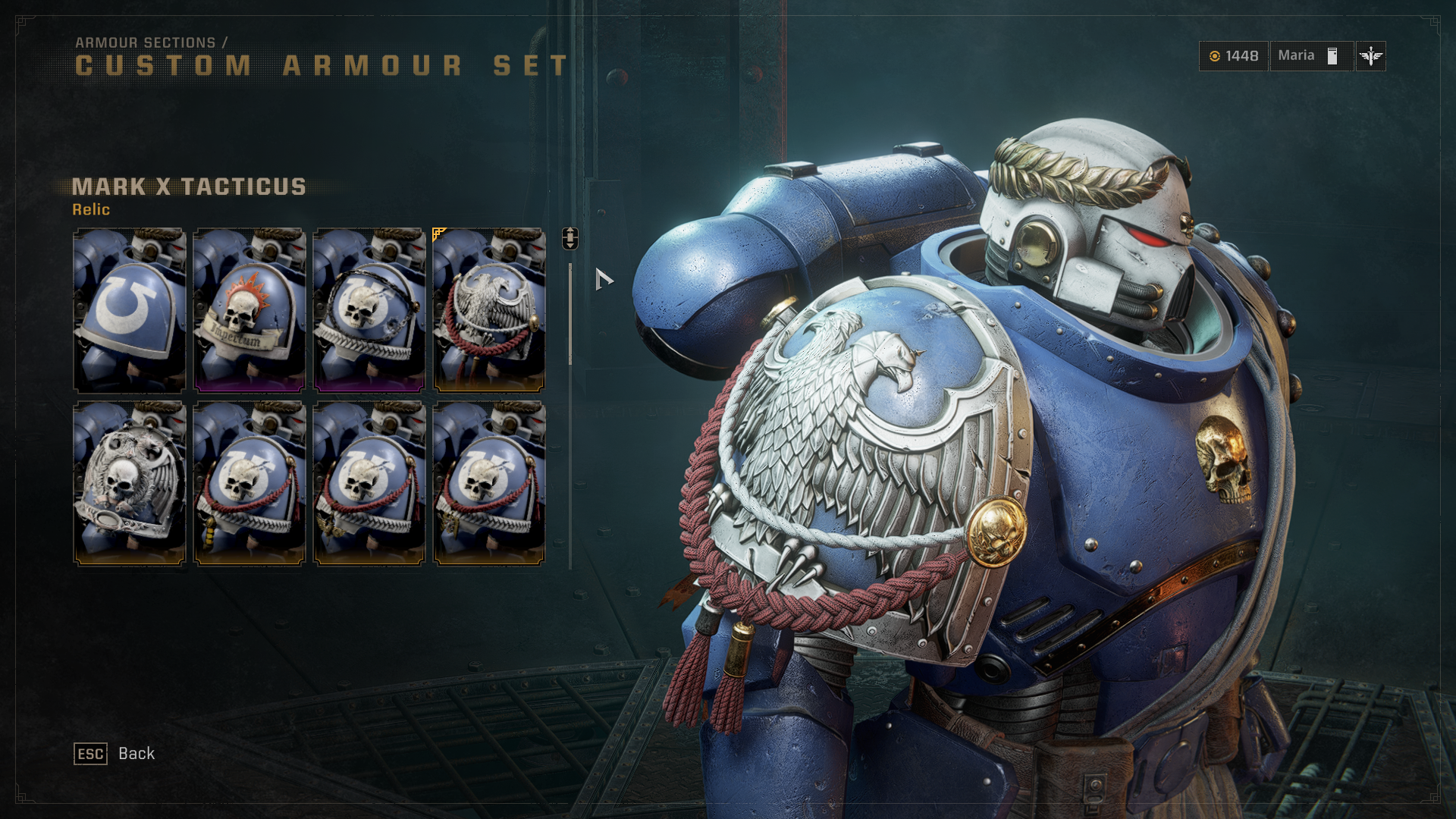Viewport: 1456px width, 819px height.
Task: Open the Maria player profile badge
Action: pyautogui.click(x=1310, y=56)
